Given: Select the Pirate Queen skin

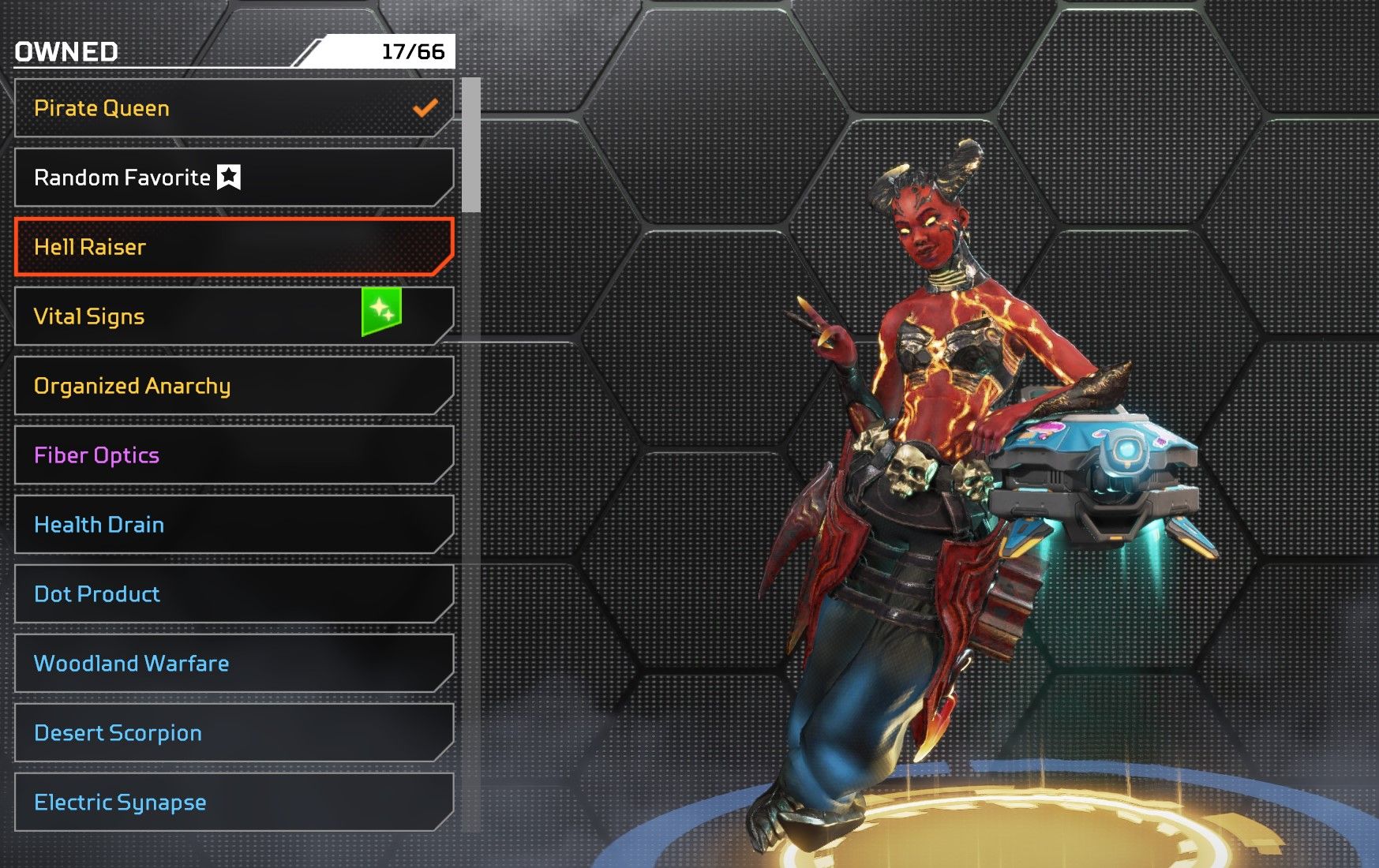Looking at the screenshot, I should click(x=234, y=108).
